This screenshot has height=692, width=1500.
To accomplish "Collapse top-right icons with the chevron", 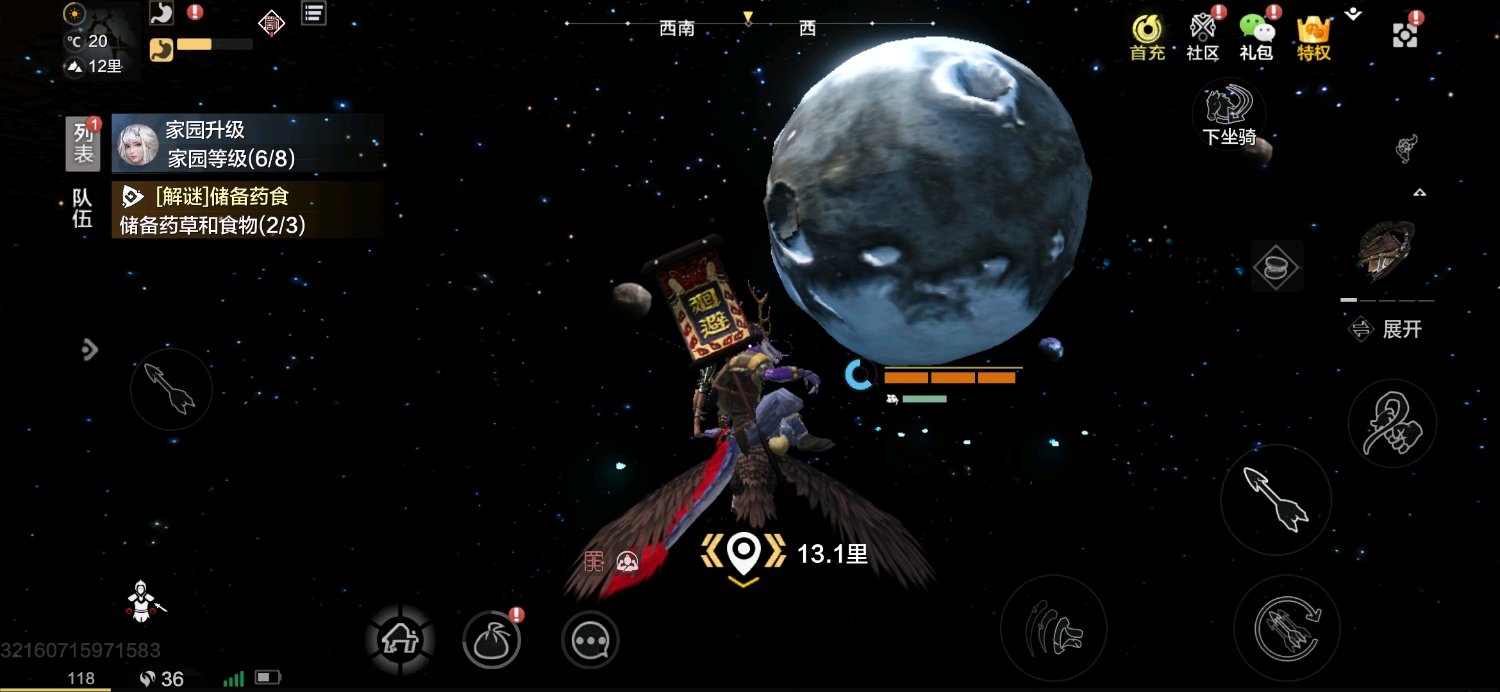I will point(1353,14).
